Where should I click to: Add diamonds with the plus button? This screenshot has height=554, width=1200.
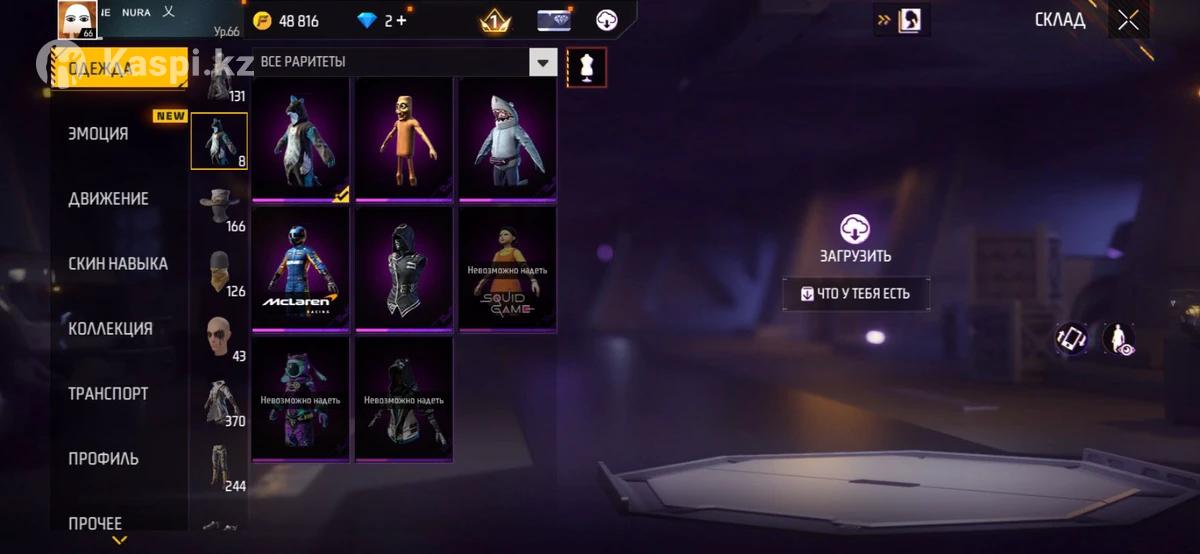(401, 21)
